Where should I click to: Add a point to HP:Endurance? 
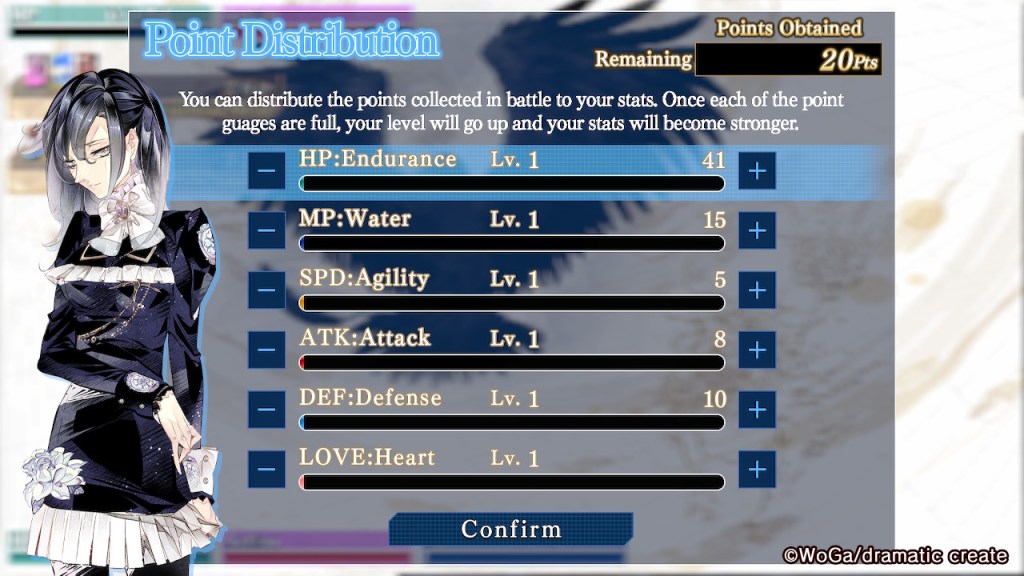(757, 171)
